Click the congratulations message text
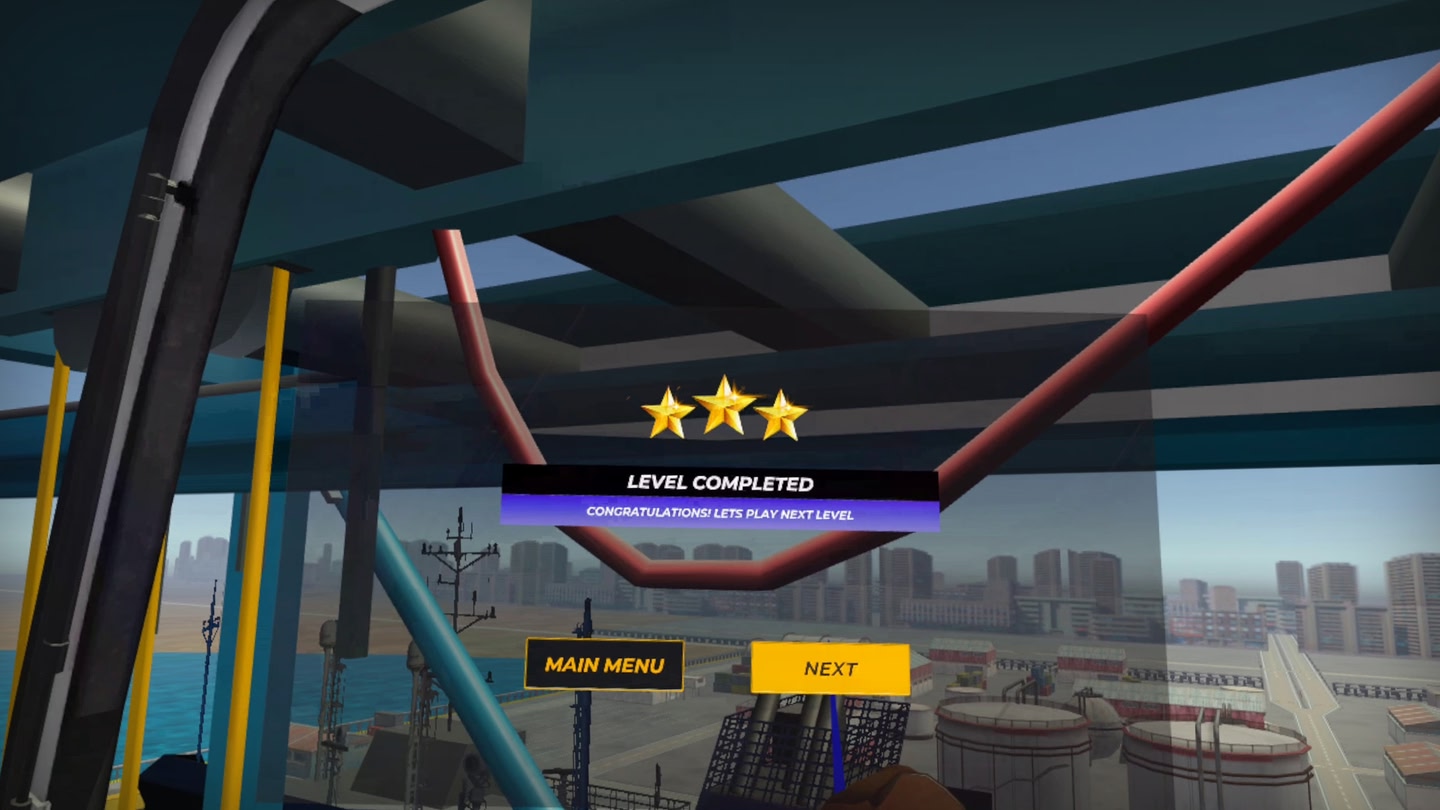The height and width of the screenshot is (810, 1440). point(720,511)
